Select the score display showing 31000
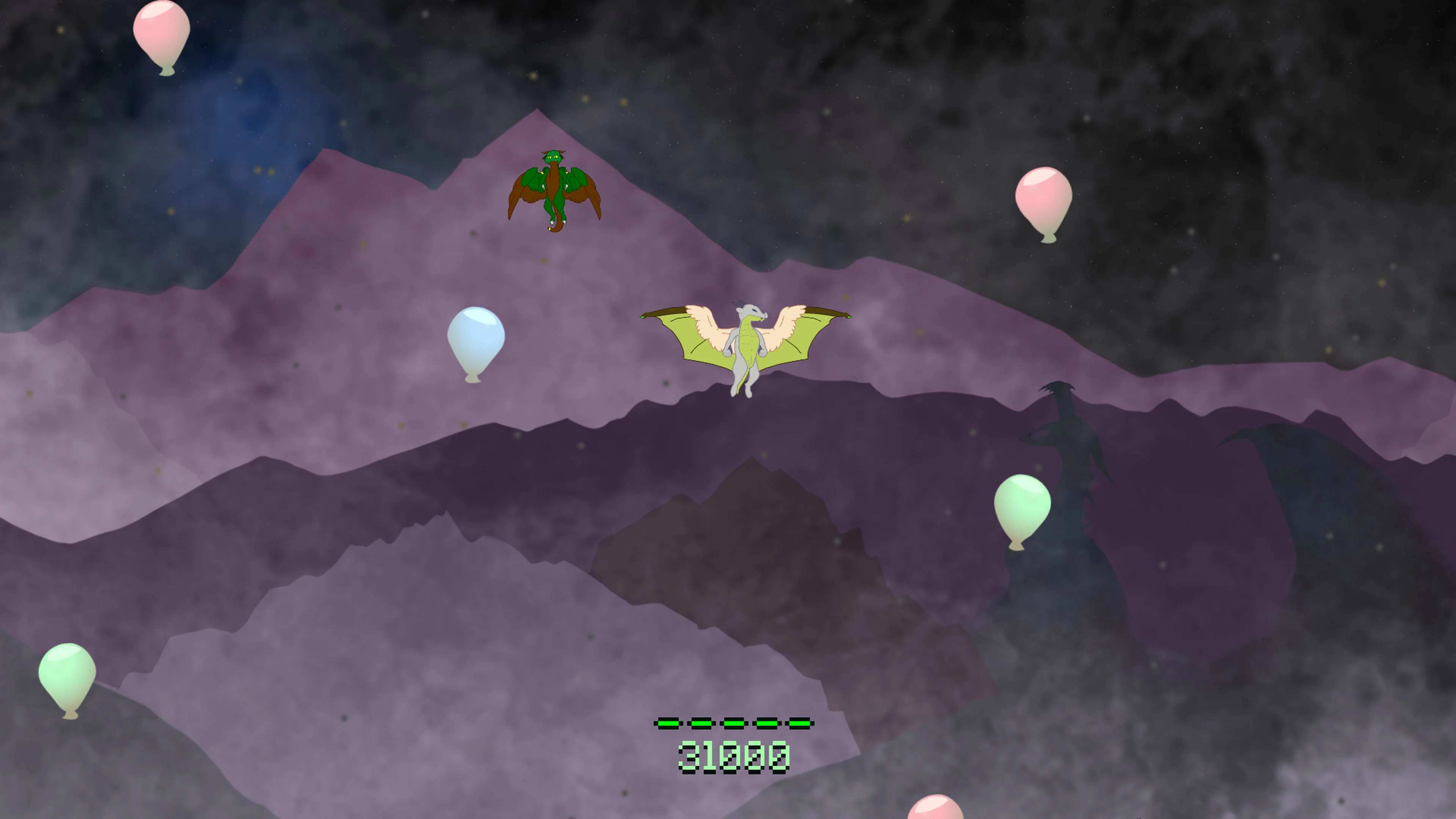1456x819 pixels. click(x=735, y=758)
